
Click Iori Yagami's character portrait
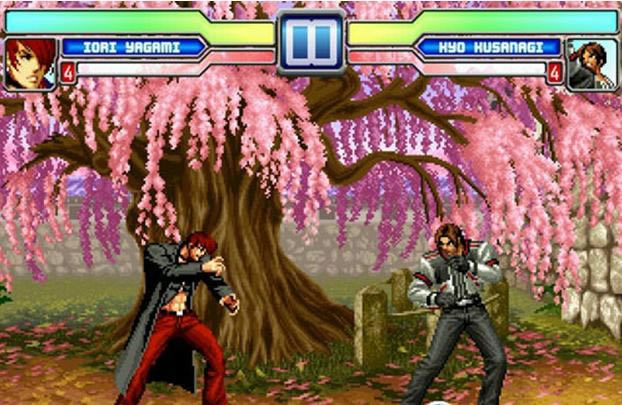click(x=29, y=62)
